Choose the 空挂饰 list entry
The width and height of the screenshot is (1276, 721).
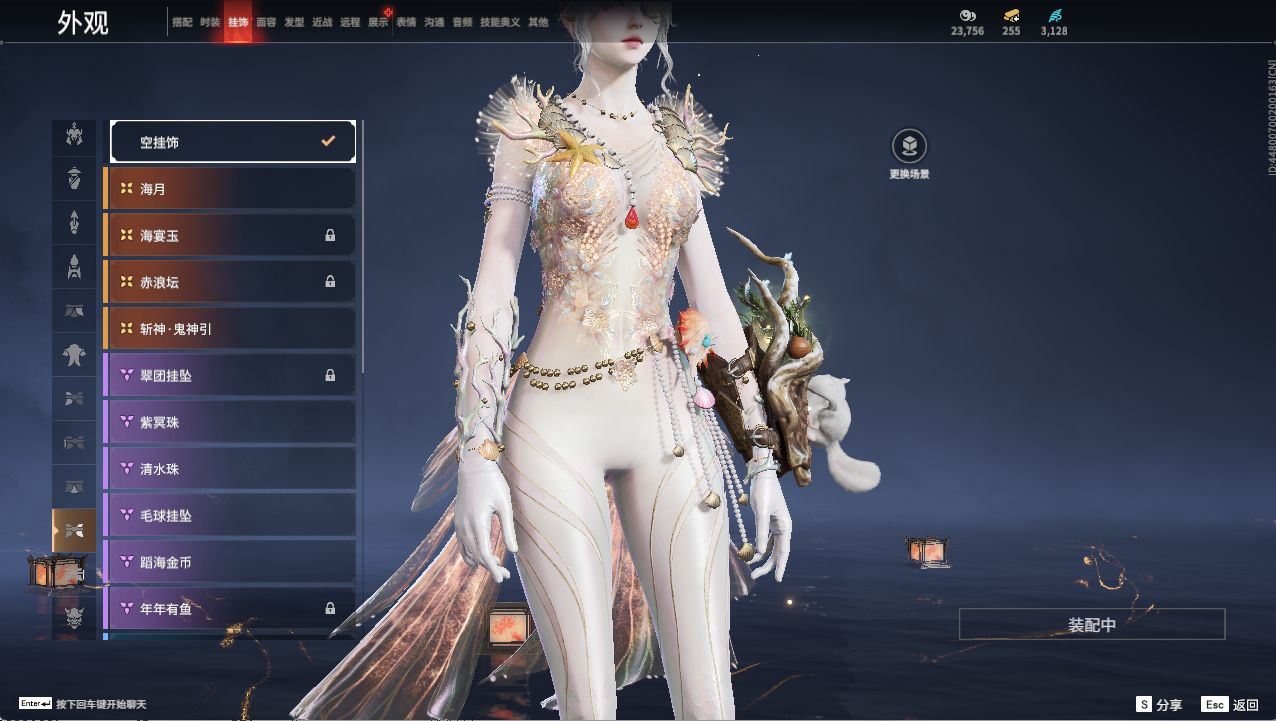[232, 142]
